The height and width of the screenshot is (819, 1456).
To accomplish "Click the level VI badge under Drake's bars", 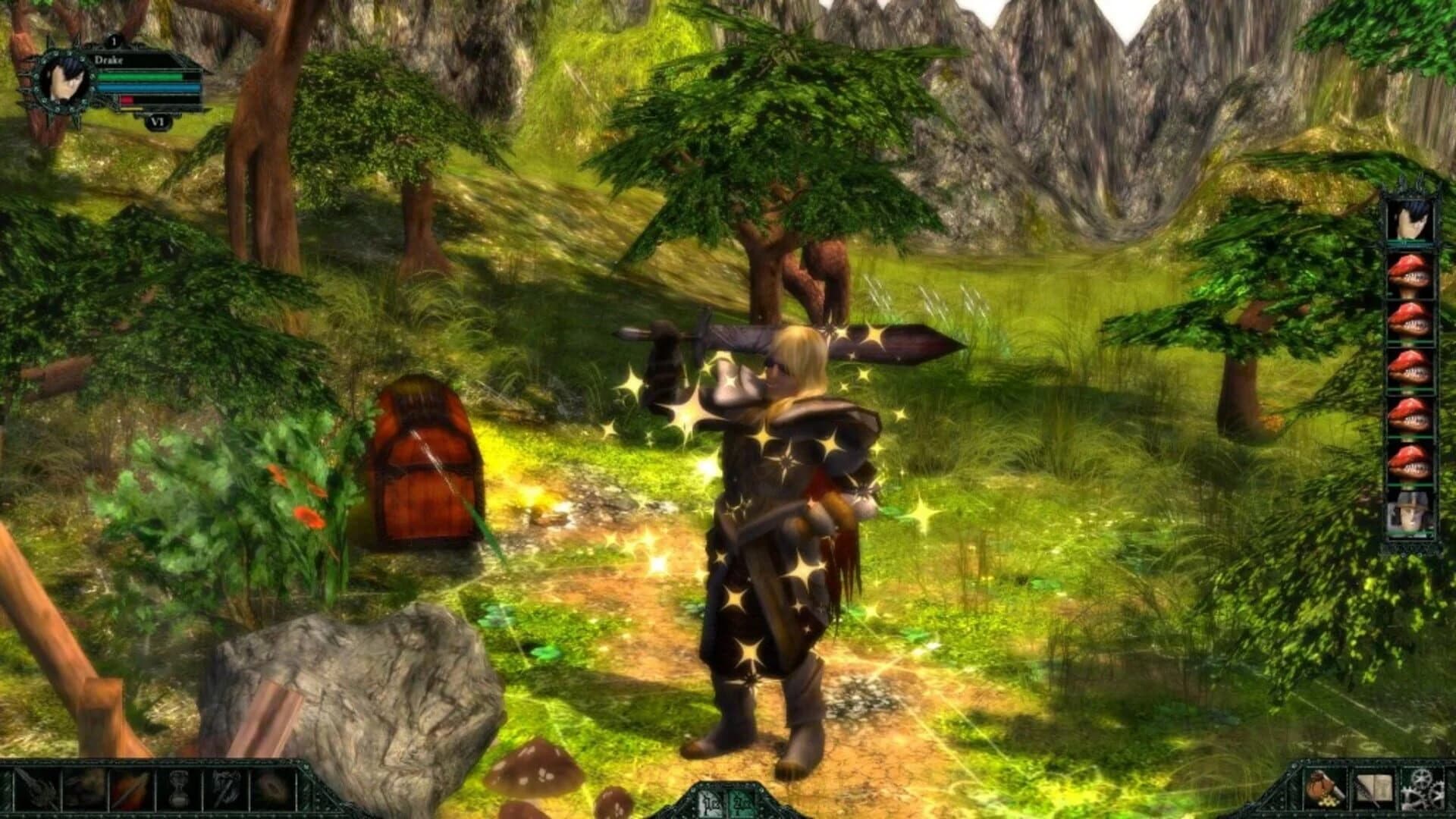I will (157, 120).
